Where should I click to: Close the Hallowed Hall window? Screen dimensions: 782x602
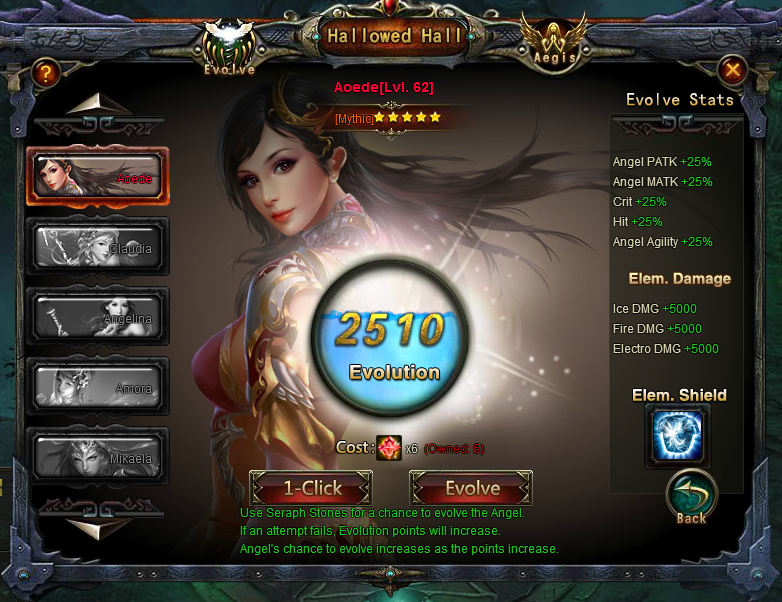point(732,70)
